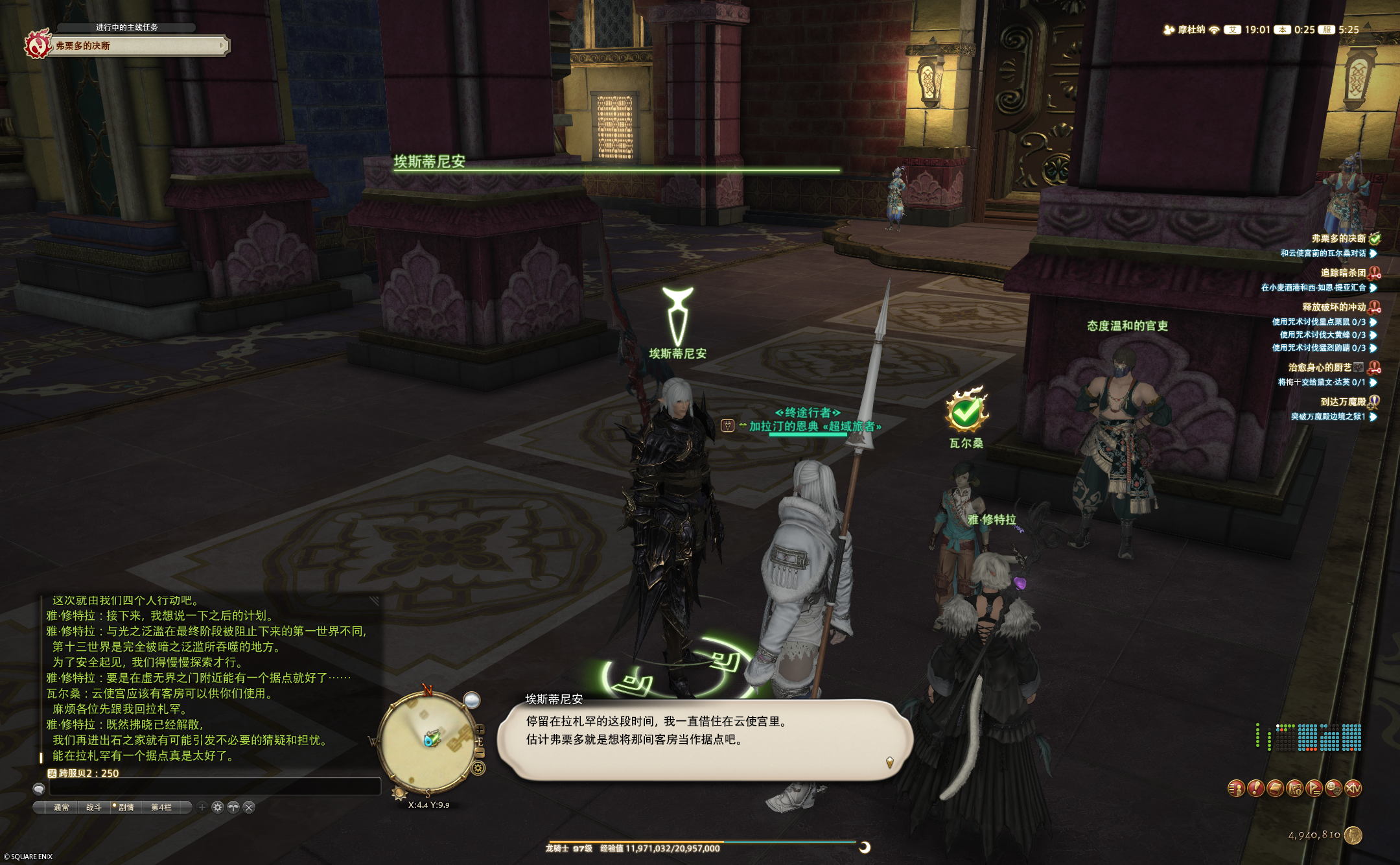Open the duty exclamation mark menu
Viewport: 1400px width, 865px height.
[1255, 788]
